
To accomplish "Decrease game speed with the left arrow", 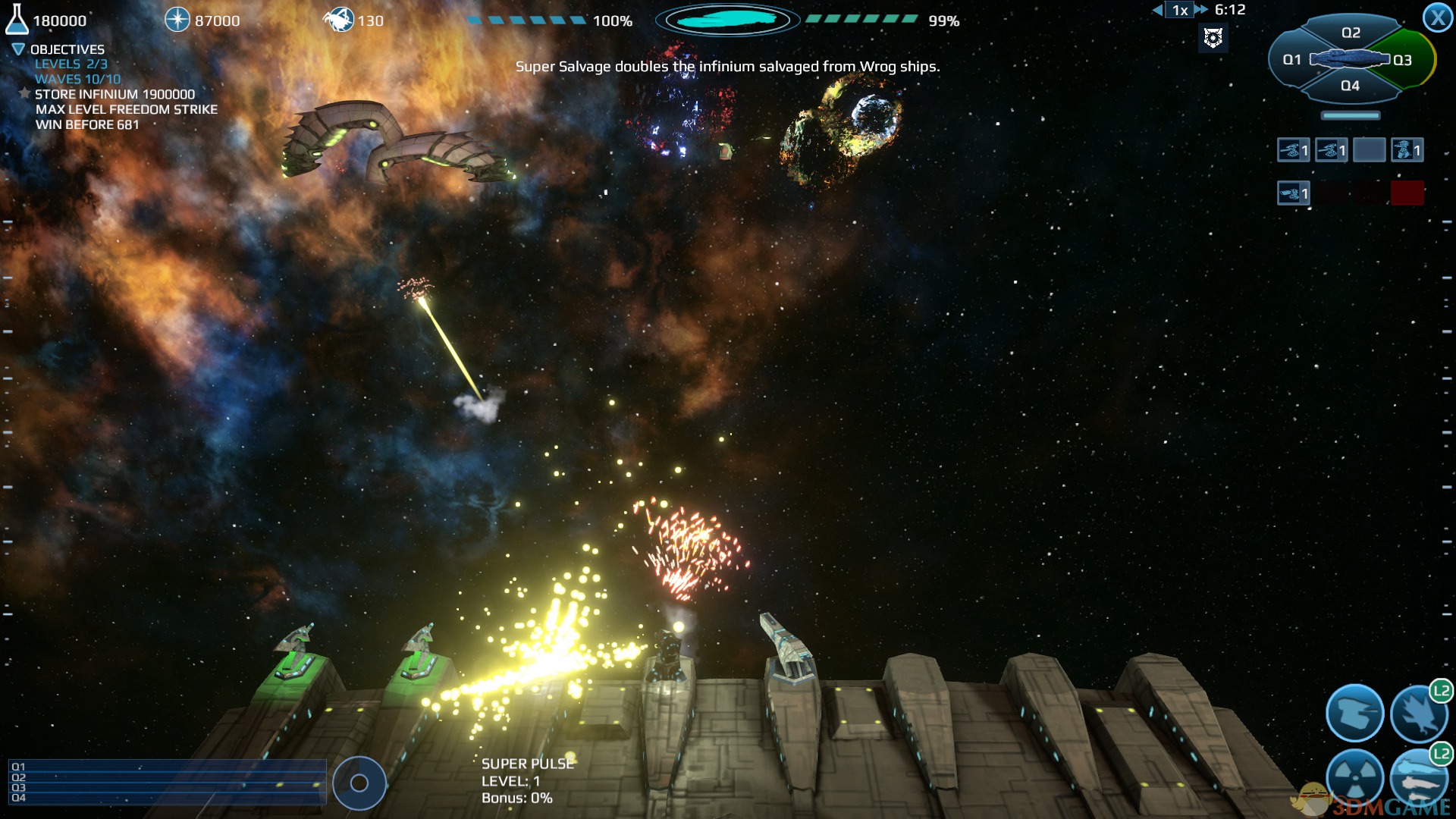I will click(x=1157, y=10).
